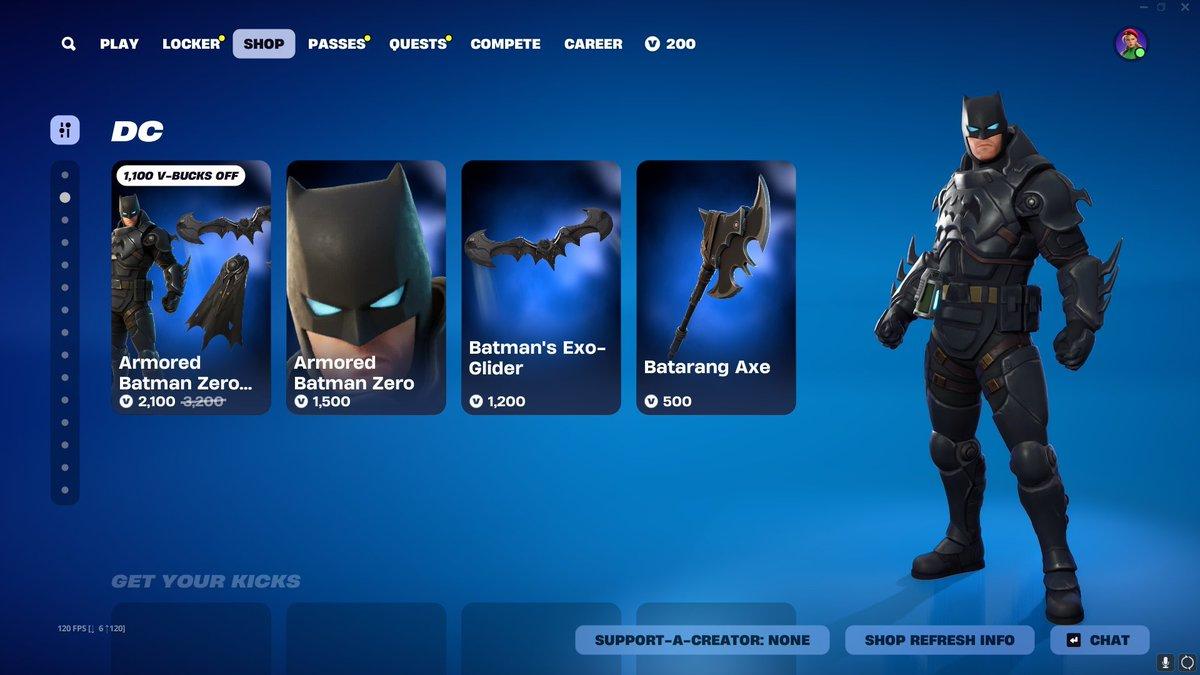This screenshot has width=1200, height=675.
Task: Open the shop filter sliders button
Action: tap(65, 130)
